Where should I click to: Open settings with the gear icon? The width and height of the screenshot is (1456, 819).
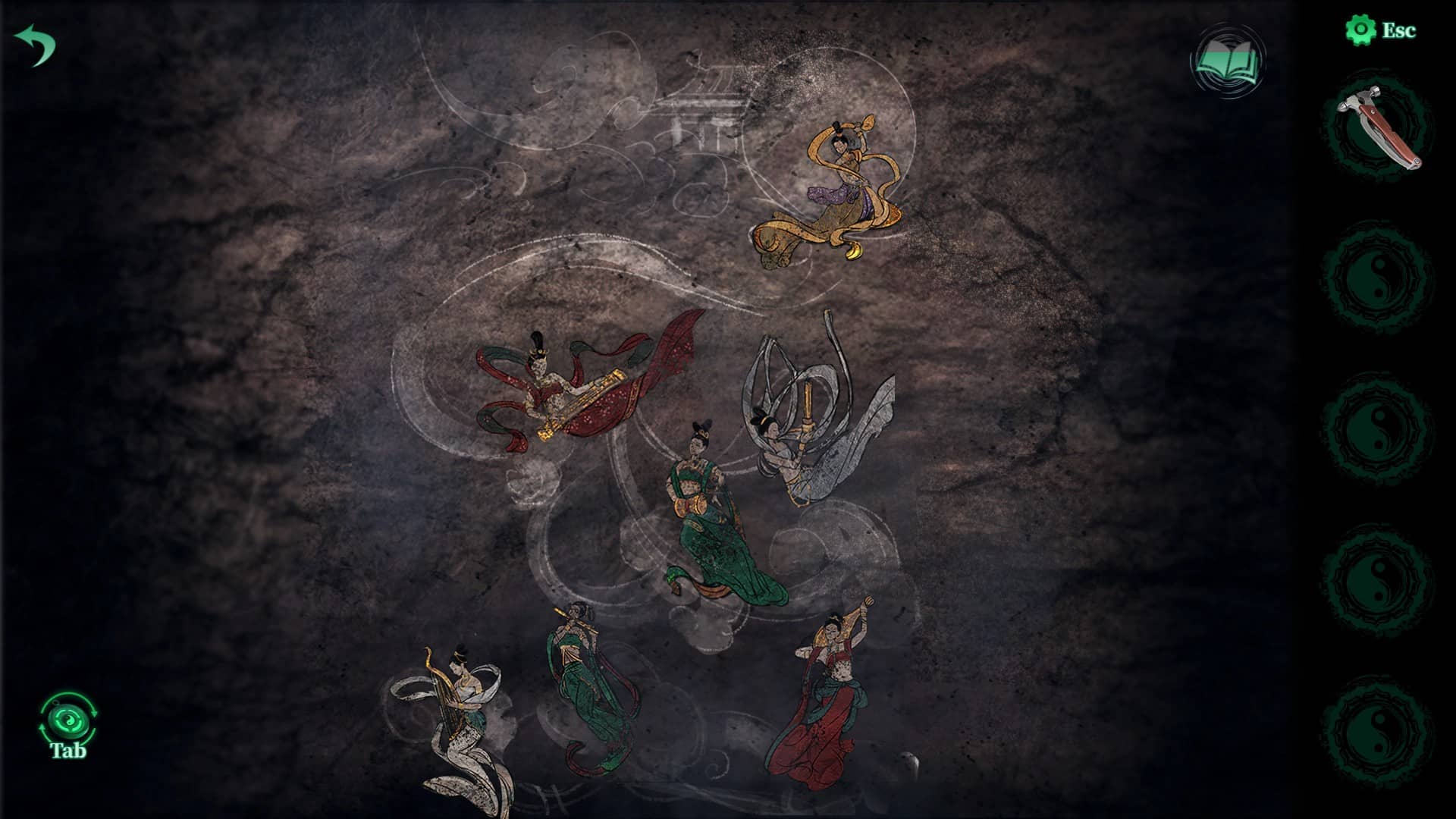pyautogui.click(x=1360, y=30)
